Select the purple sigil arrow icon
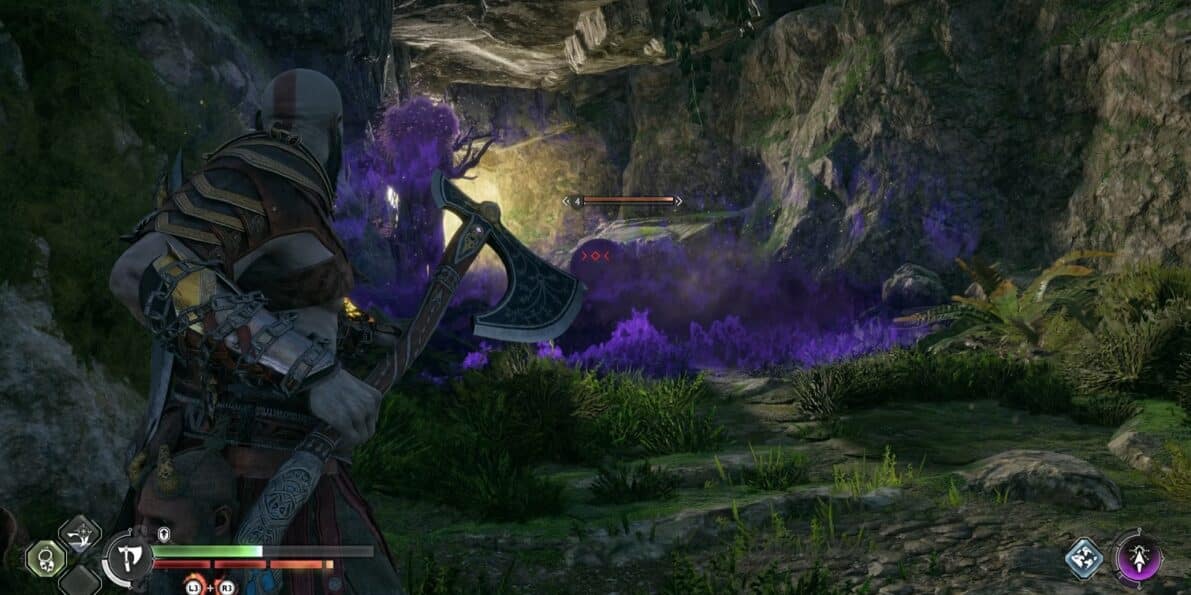 point(1138,556)
